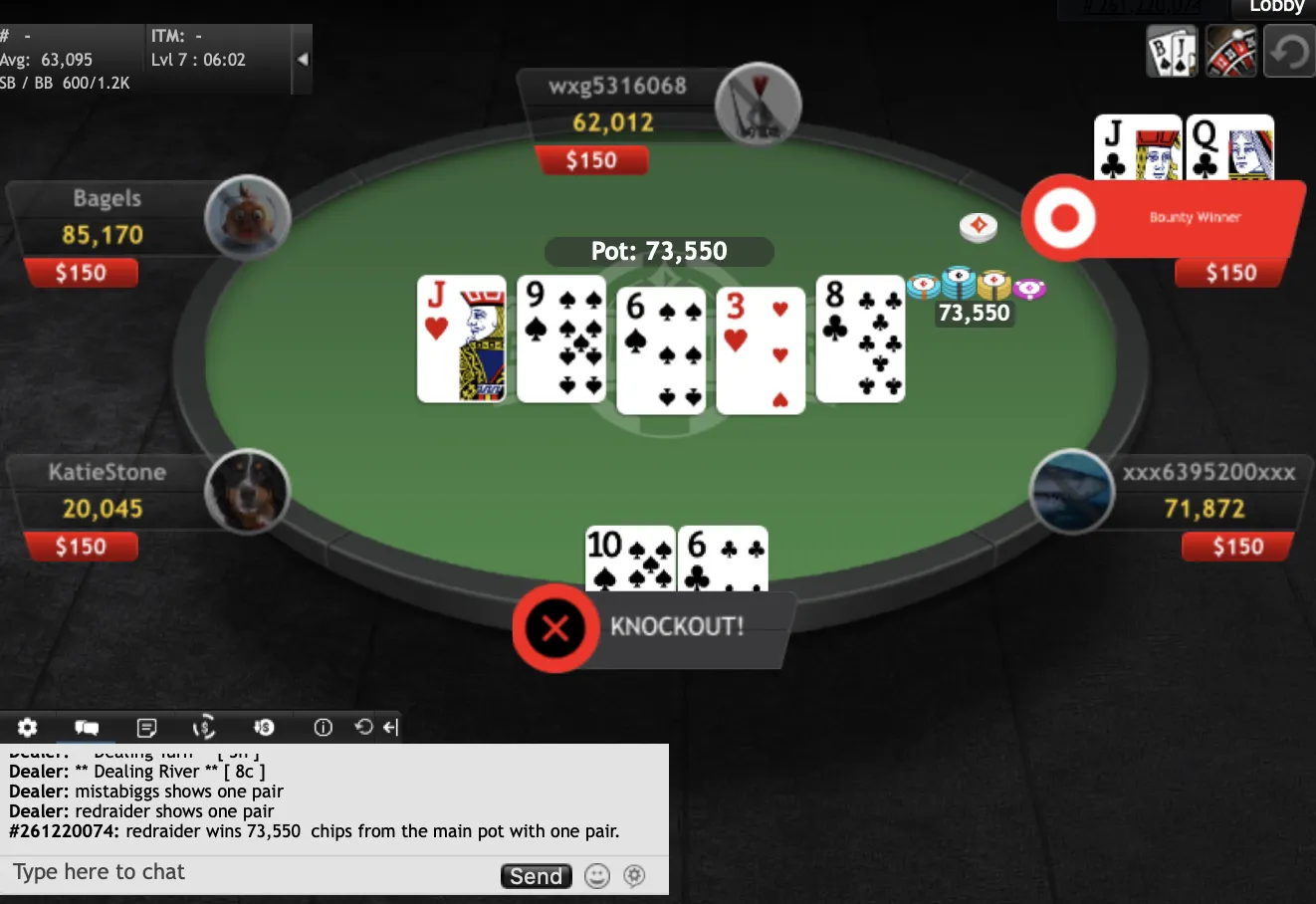Open table settings gear icon
Viewport: 1316px width, 904px height.
point(28,727)
